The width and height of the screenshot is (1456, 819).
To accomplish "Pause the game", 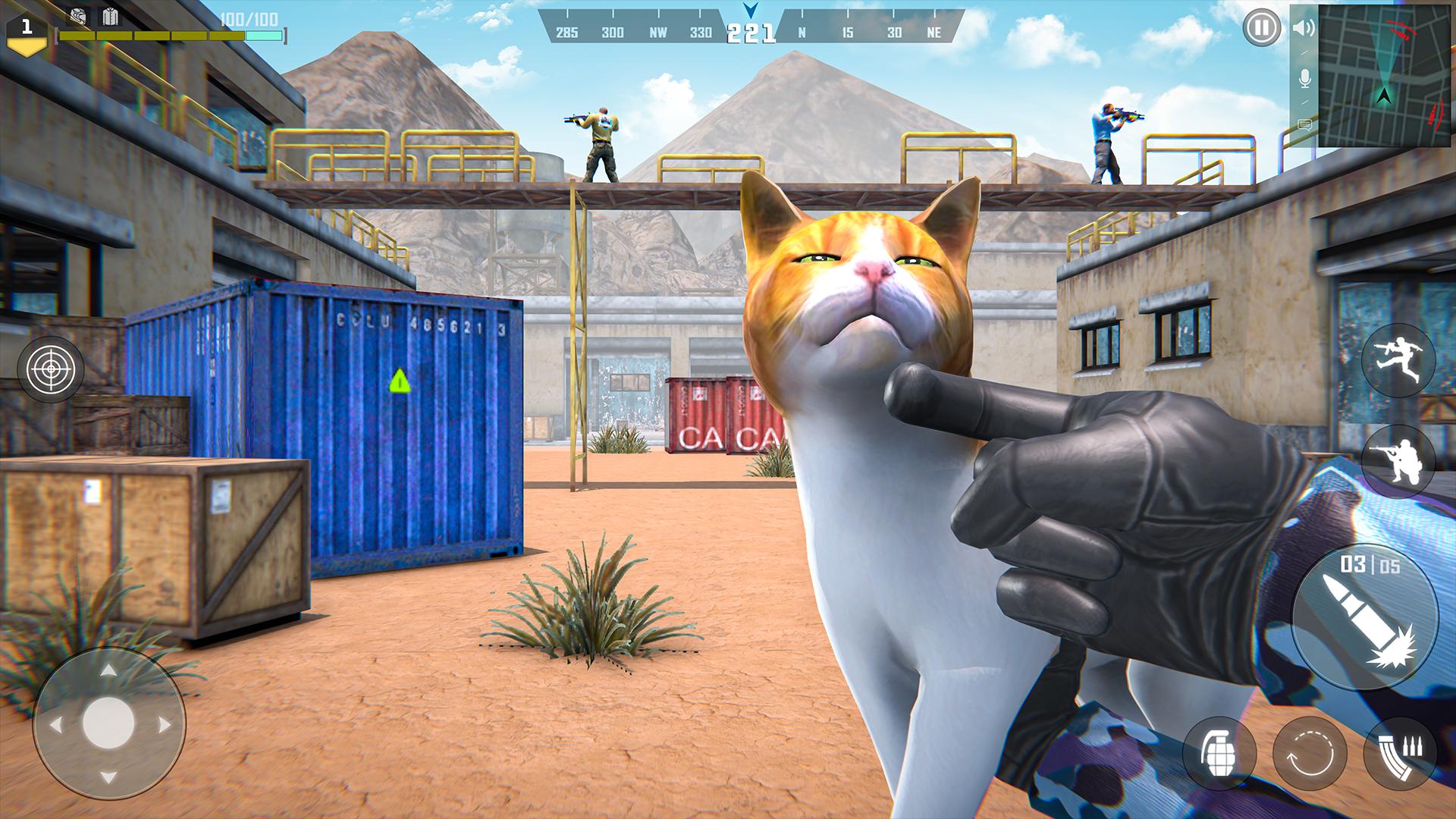I will 1260,30.
